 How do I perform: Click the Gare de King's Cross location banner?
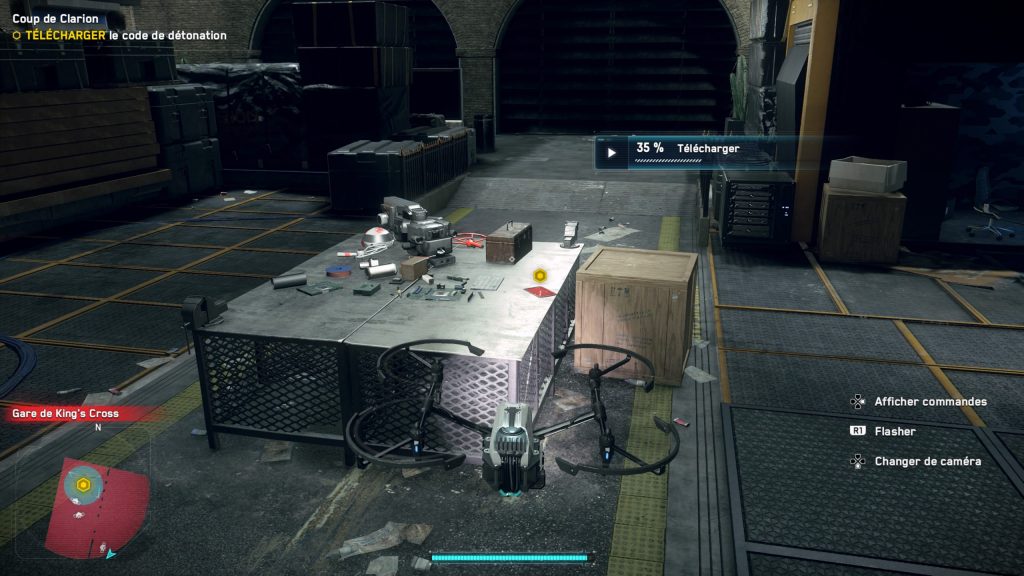pyautogui.click(x=70, y=413)
